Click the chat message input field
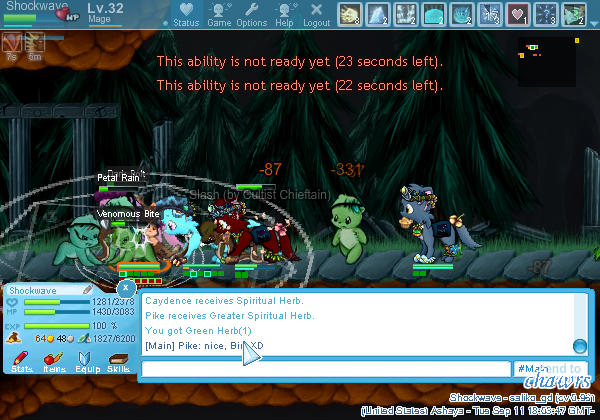The height and width of the screenshot is (420, 600). click(x=326, y=369)
